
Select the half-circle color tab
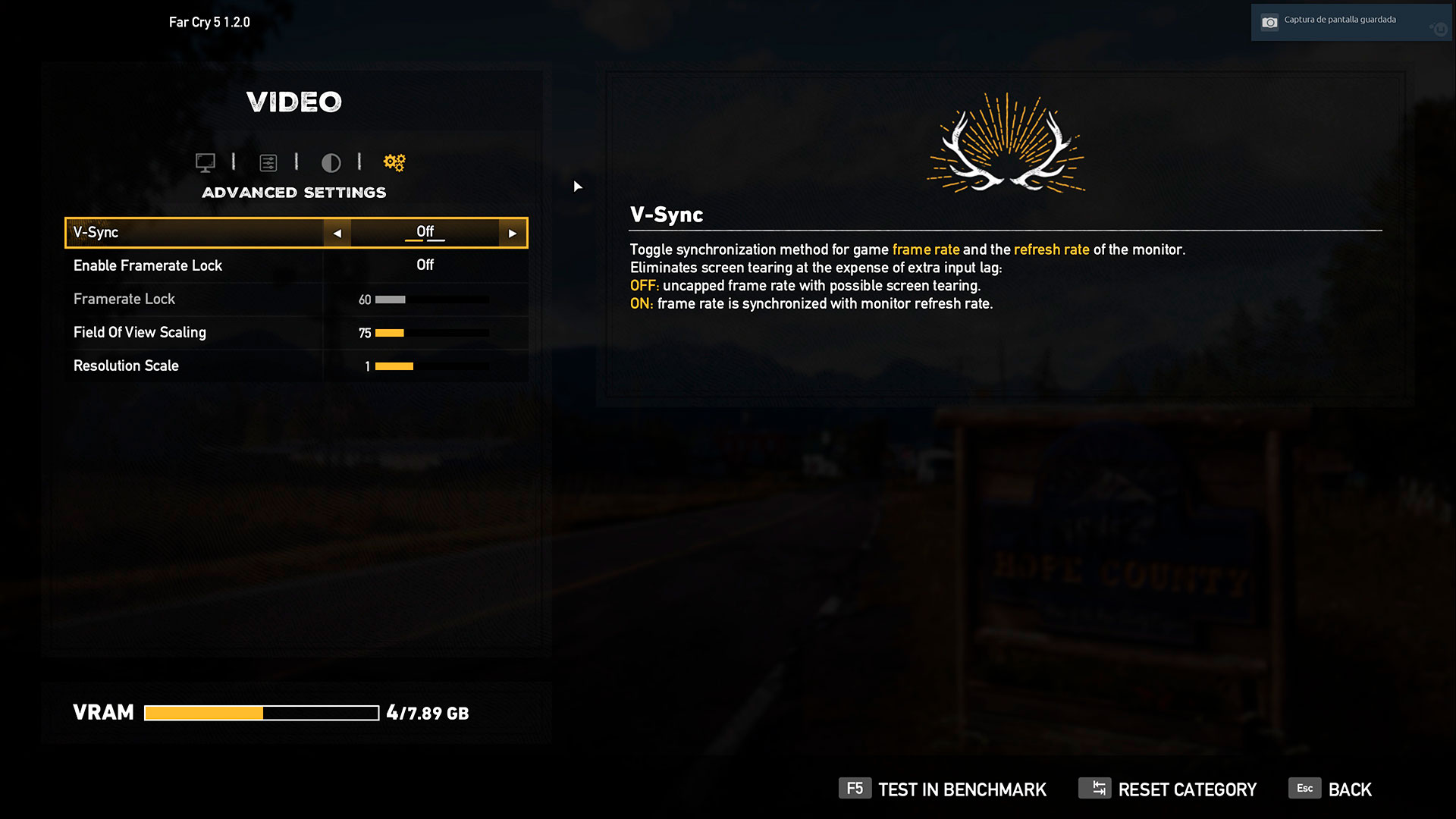(x=331, y=162)
